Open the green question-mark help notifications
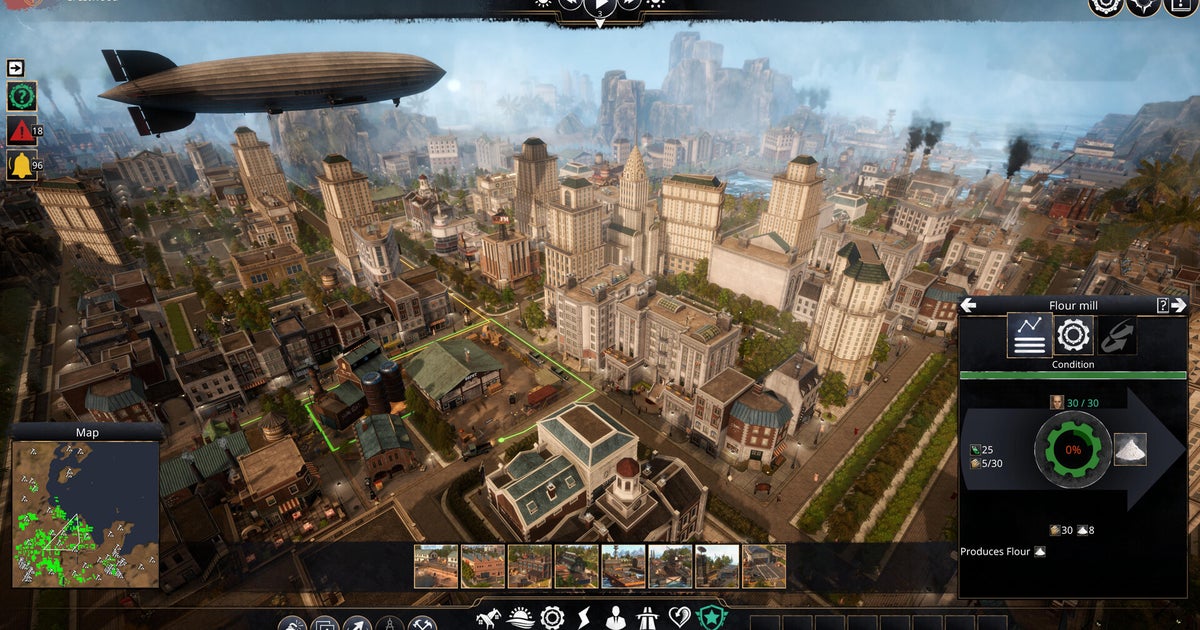1200x630 pixels. pyautogui.click(x=21, y=97)
